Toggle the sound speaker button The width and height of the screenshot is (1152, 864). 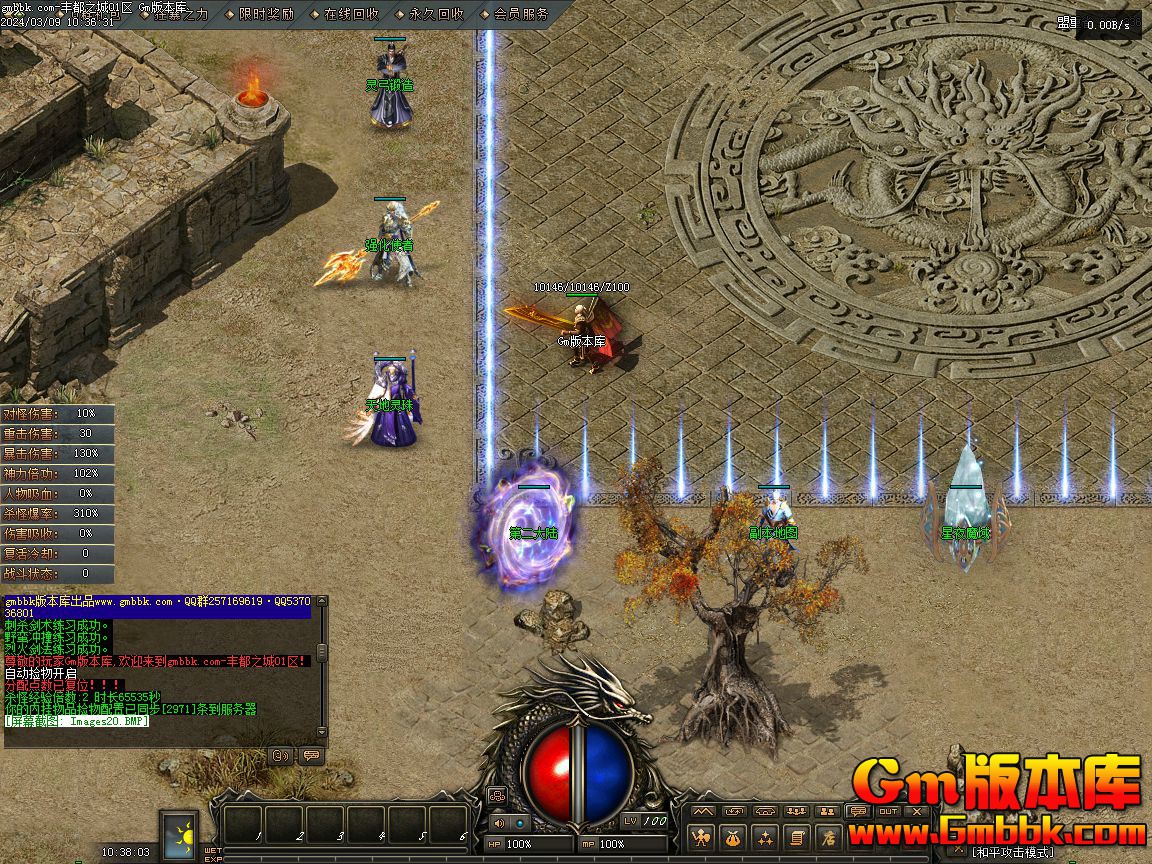[498, 823]
